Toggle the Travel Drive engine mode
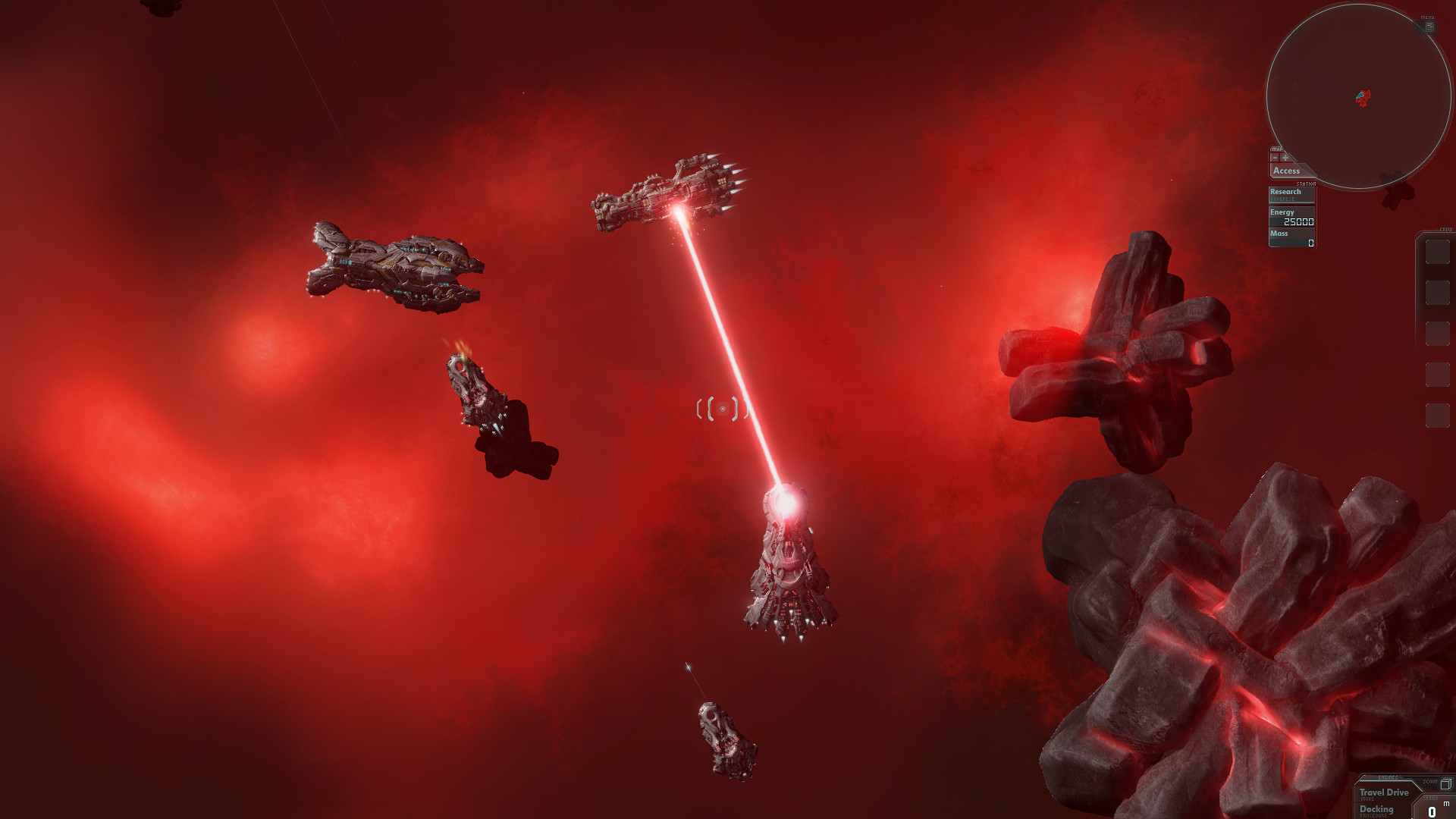The width and height of the screenshot is (1456, 819). coord(1384,792)
